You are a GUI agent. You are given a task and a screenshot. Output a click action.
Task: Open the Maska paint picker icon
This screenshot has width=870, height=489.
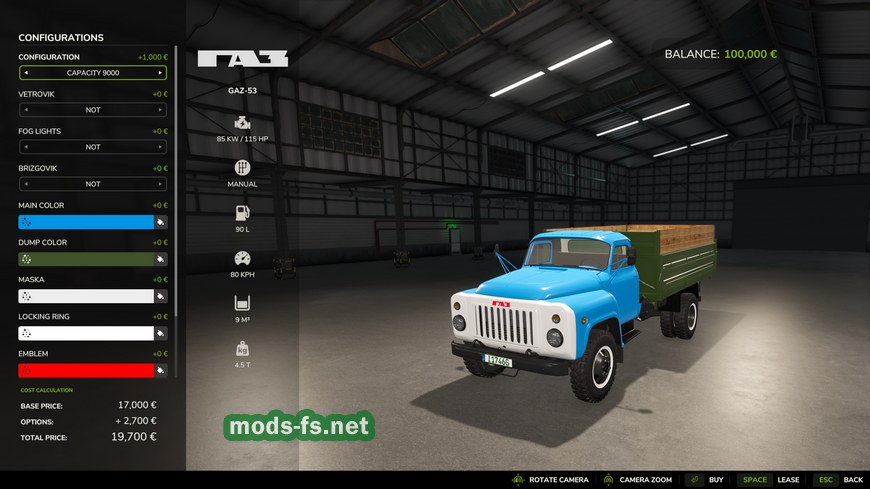pos(161,296)
